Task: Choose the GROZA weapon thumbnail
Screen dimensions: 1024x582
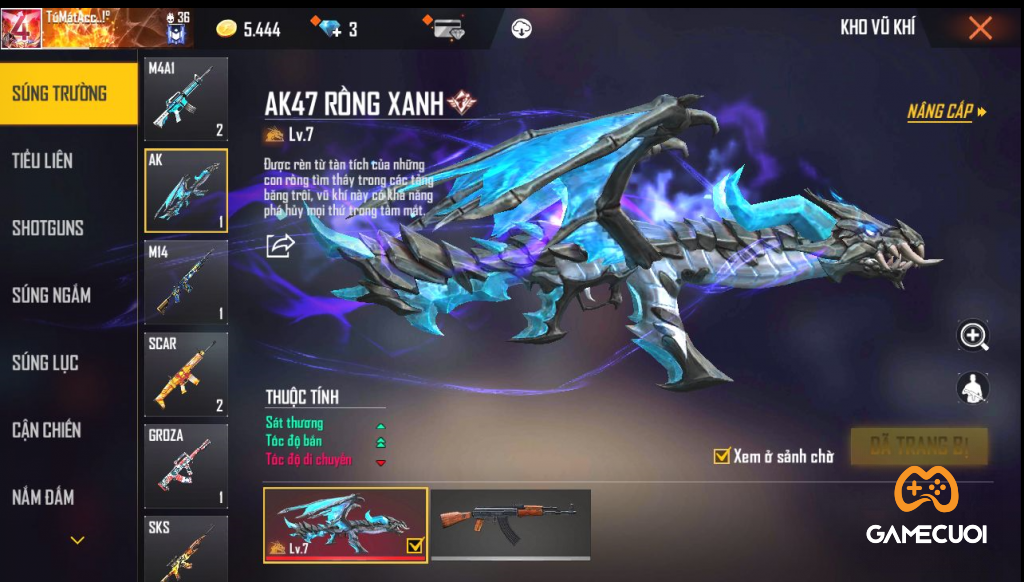Action: tap(186, 466)
